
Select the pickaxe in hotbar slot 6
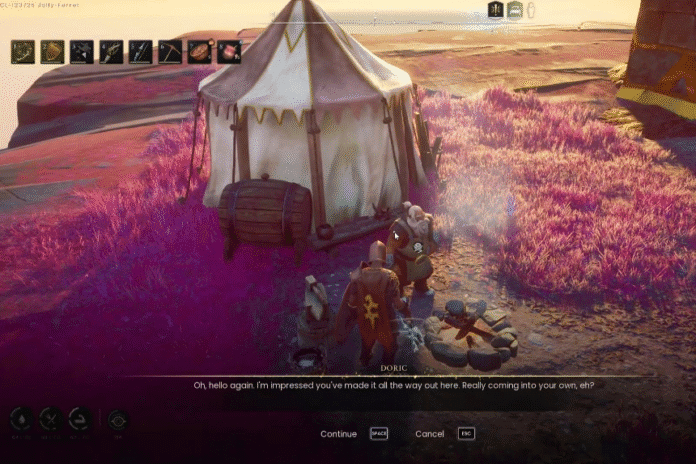coord(171,52)
